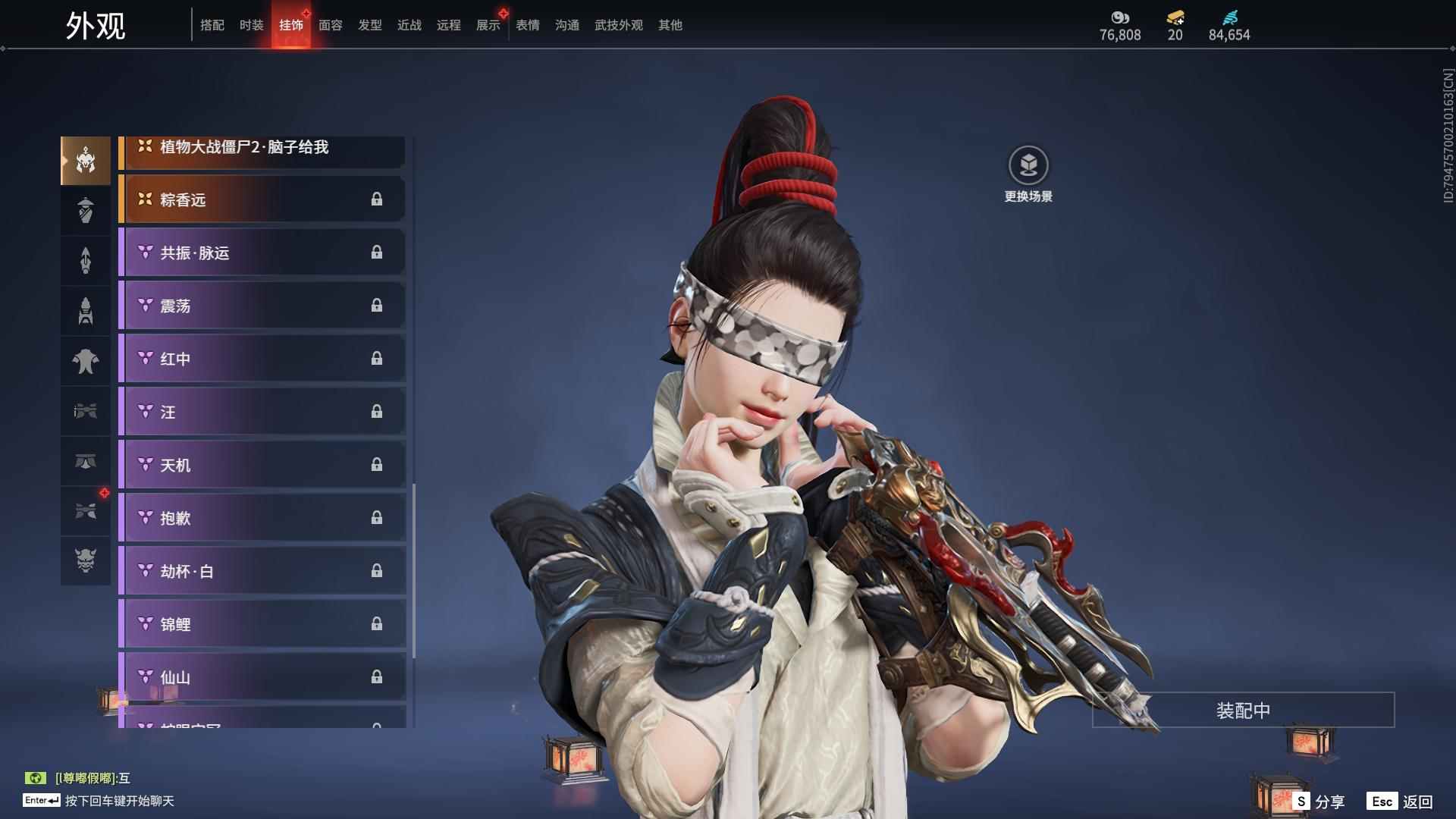1456x819 pixels.
Task: Click the 更换场景 scene change button
Action: point(1028,174)
